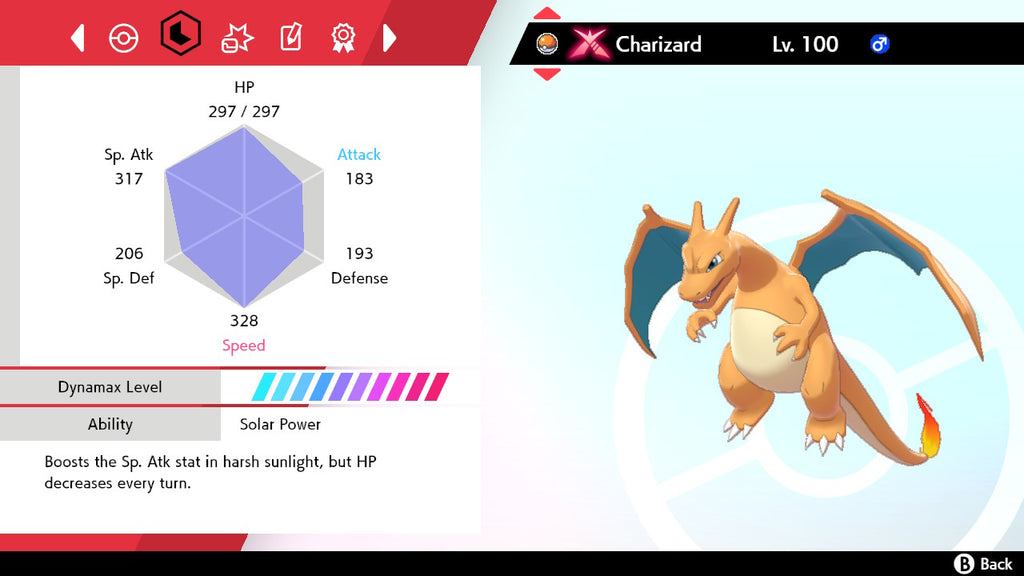Choose the red up arrow above Charizard's name
Viewport: 1024px width, 576px height.
coord(547,14)
